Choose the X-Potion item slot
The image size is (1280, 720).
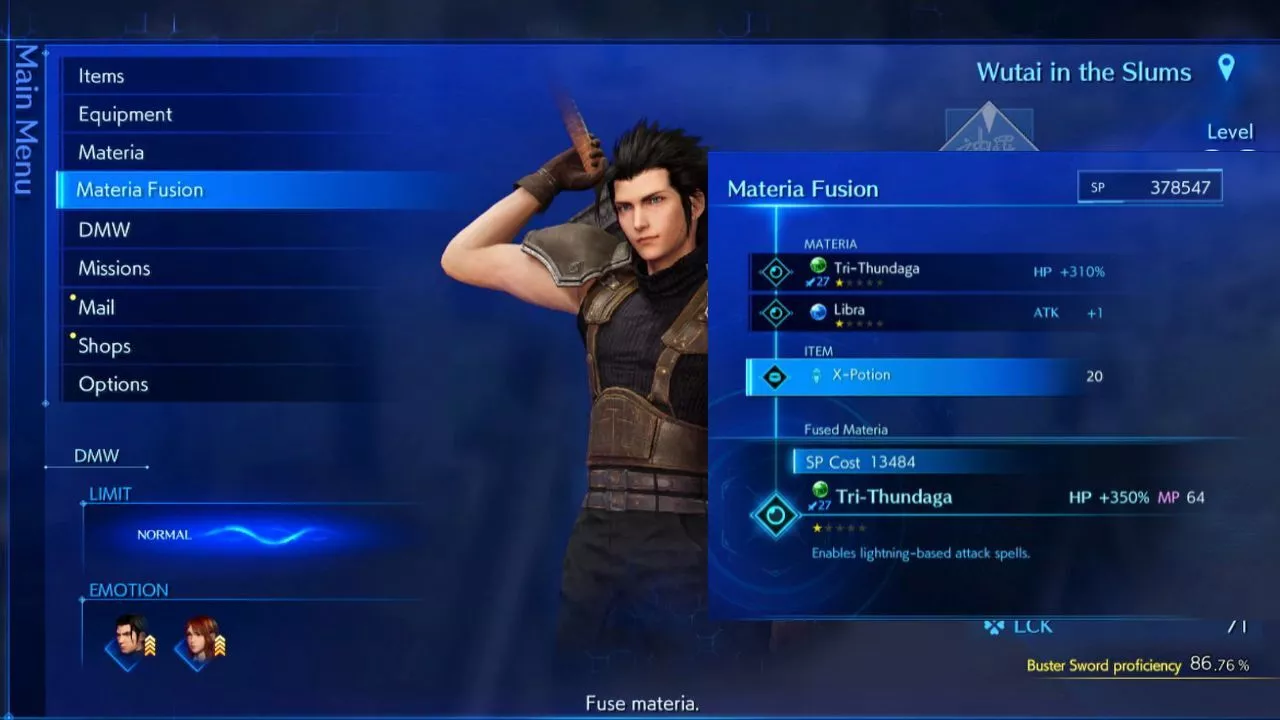coord(861,376)
